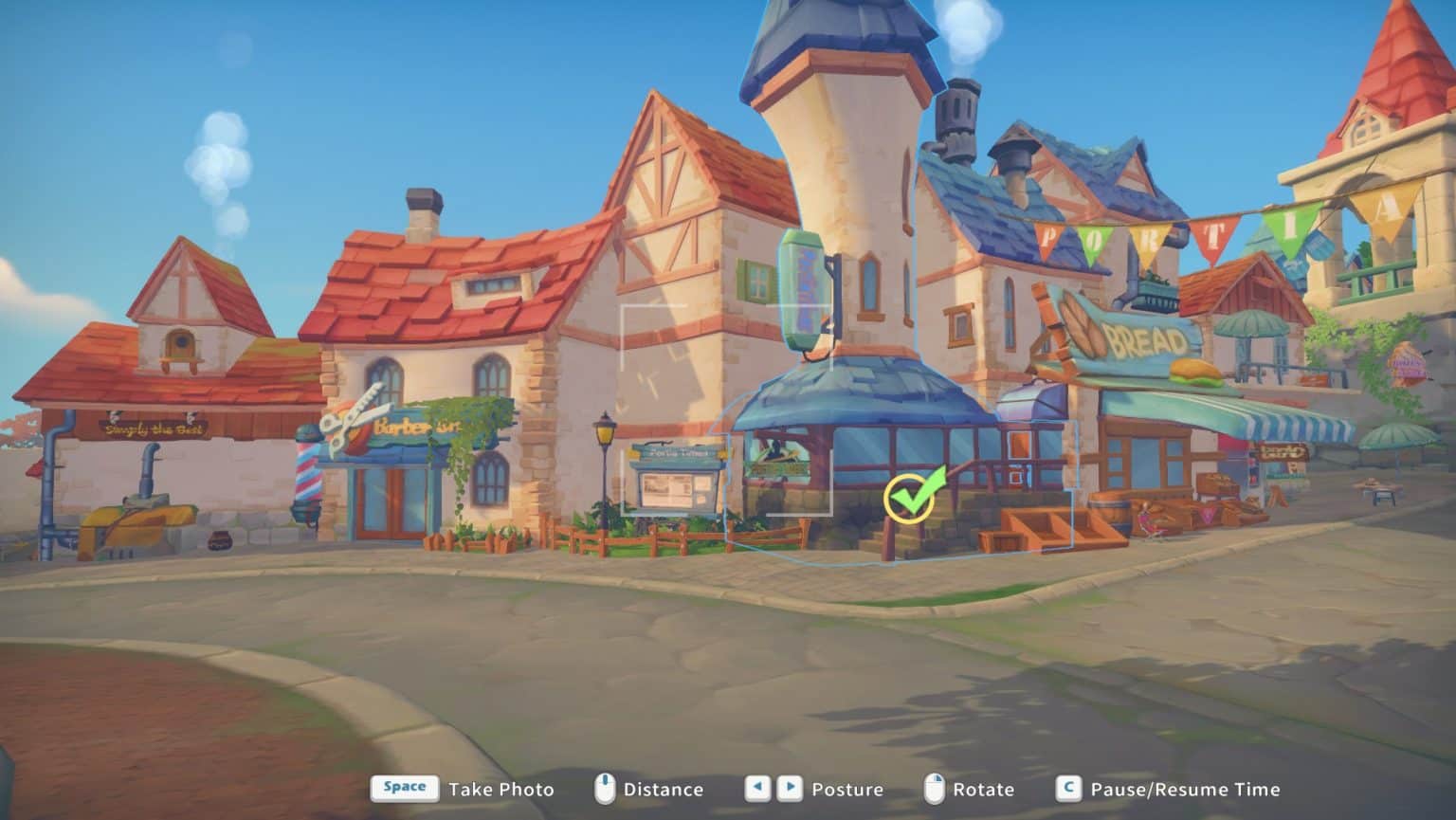Click the hamburger sign near the bakery awning

click(1194, 372)
